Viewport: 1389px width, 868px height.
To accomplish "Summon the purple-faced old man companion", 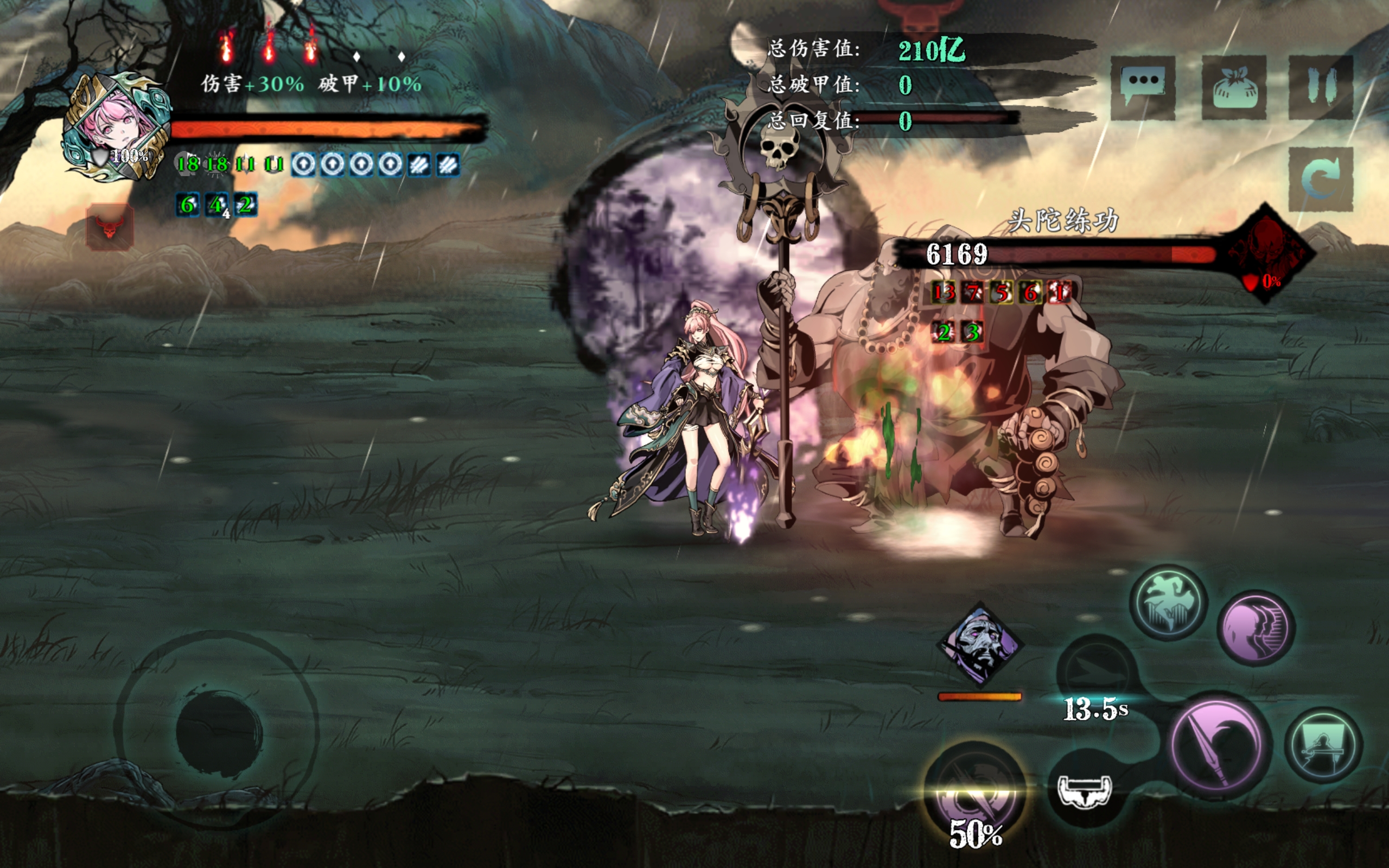I will (x=980, y=644).
